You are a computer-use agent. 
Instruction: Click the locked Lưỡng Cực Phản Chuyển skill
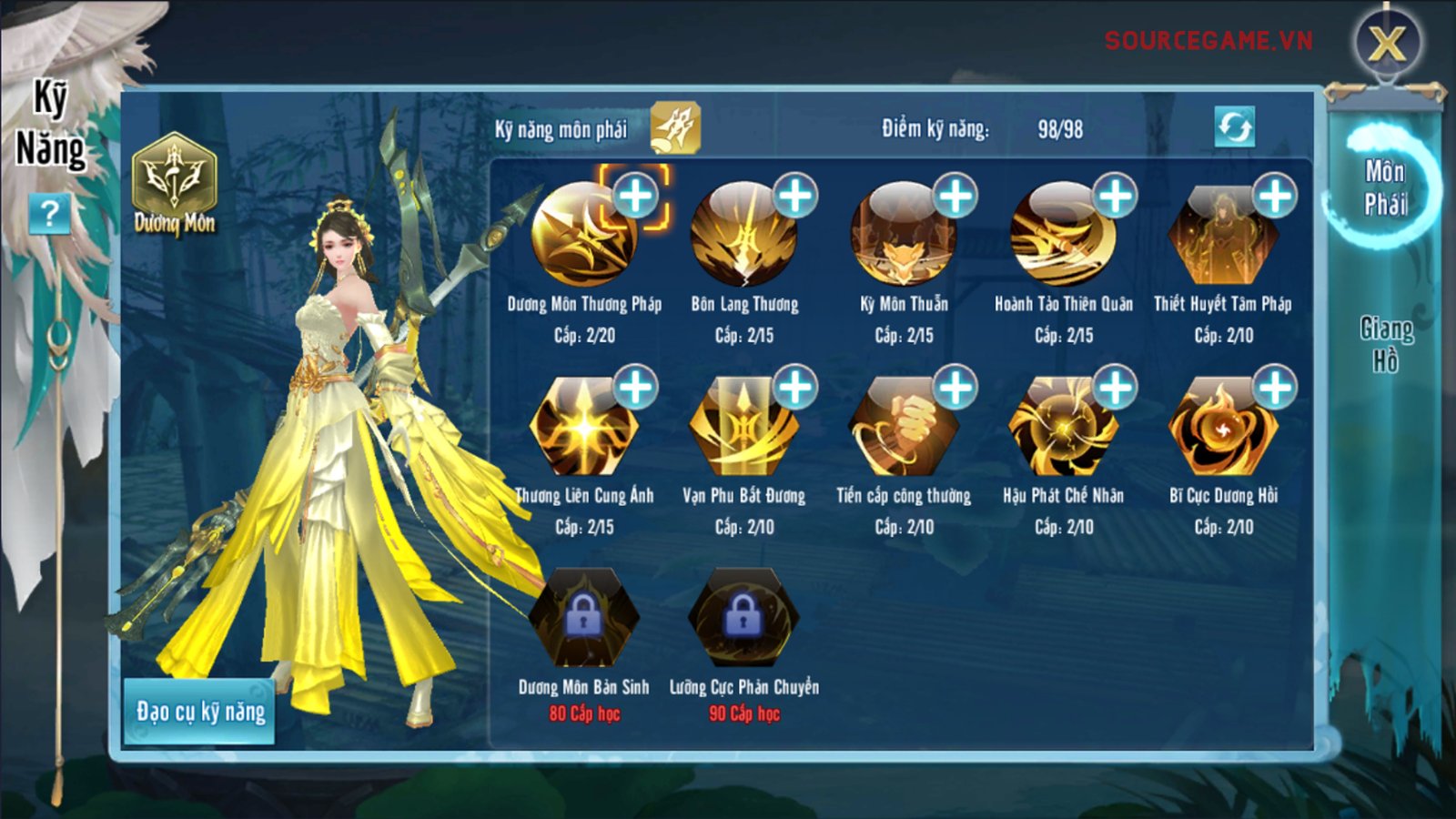click(743, 619)
